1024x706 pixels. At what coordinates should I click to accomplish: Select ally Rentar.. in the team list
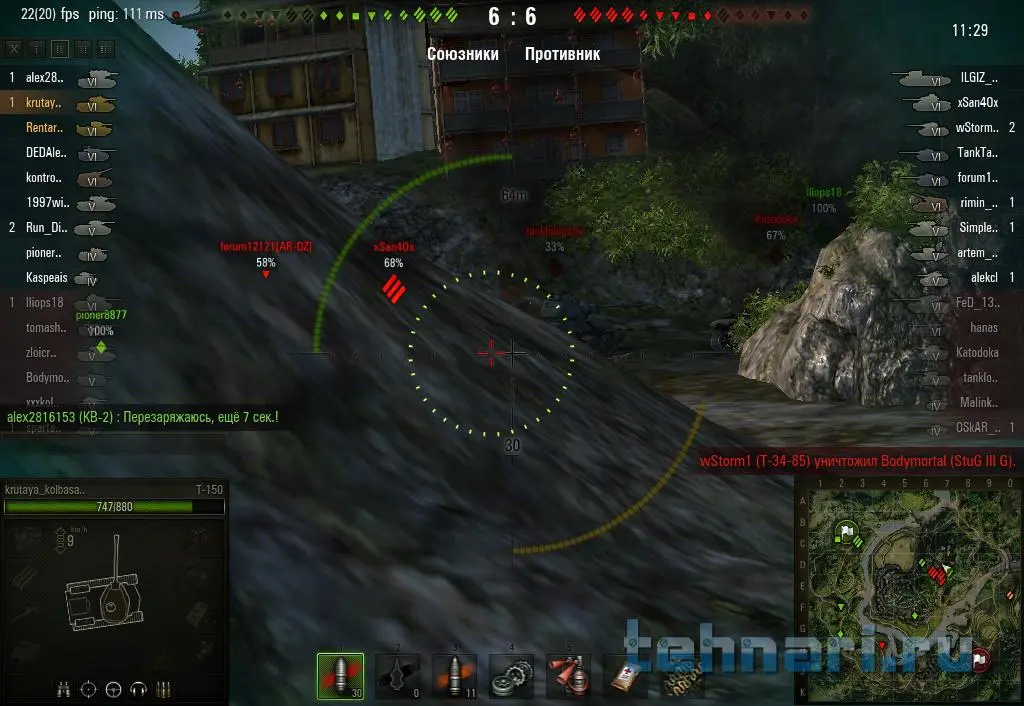(44, 128)
